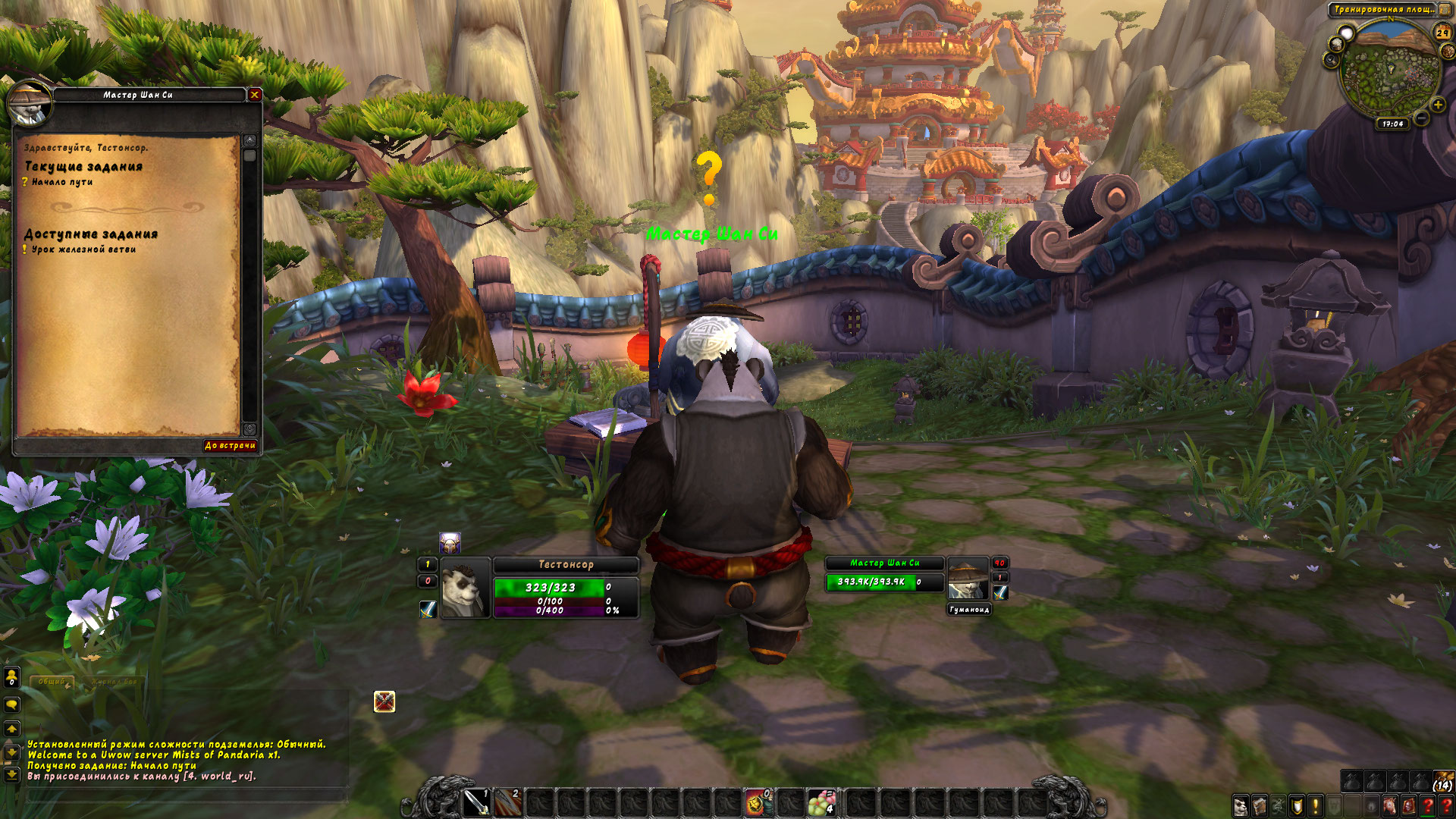Open the spellbook micro-menu button
The width and height of the screenshot is (1456, 819).
pyautogui.click(x=1260, y=805)
